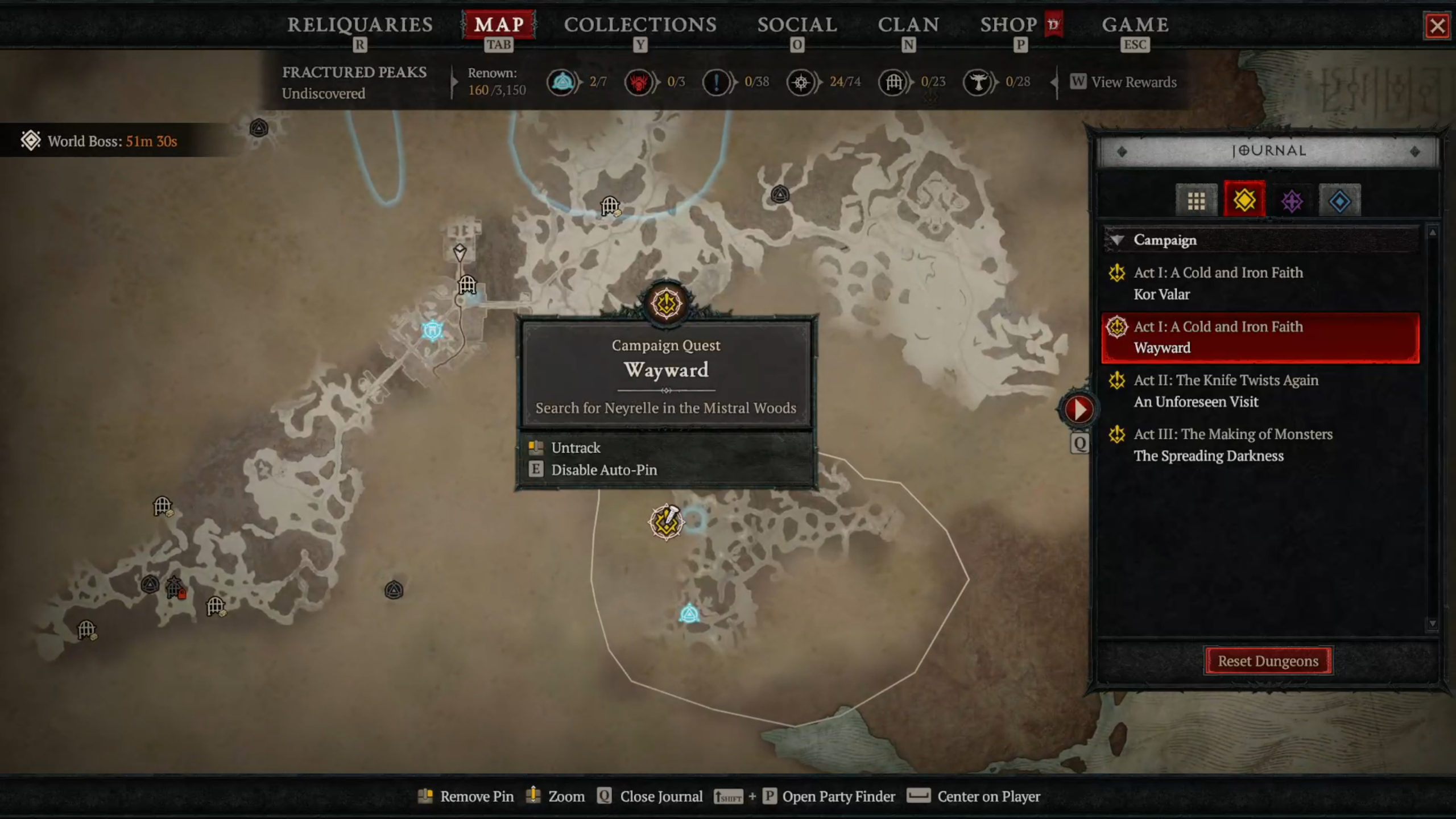Untrack the Wayward campaign quest
This screenshot has height=819, width=1456.
[576, 448]
